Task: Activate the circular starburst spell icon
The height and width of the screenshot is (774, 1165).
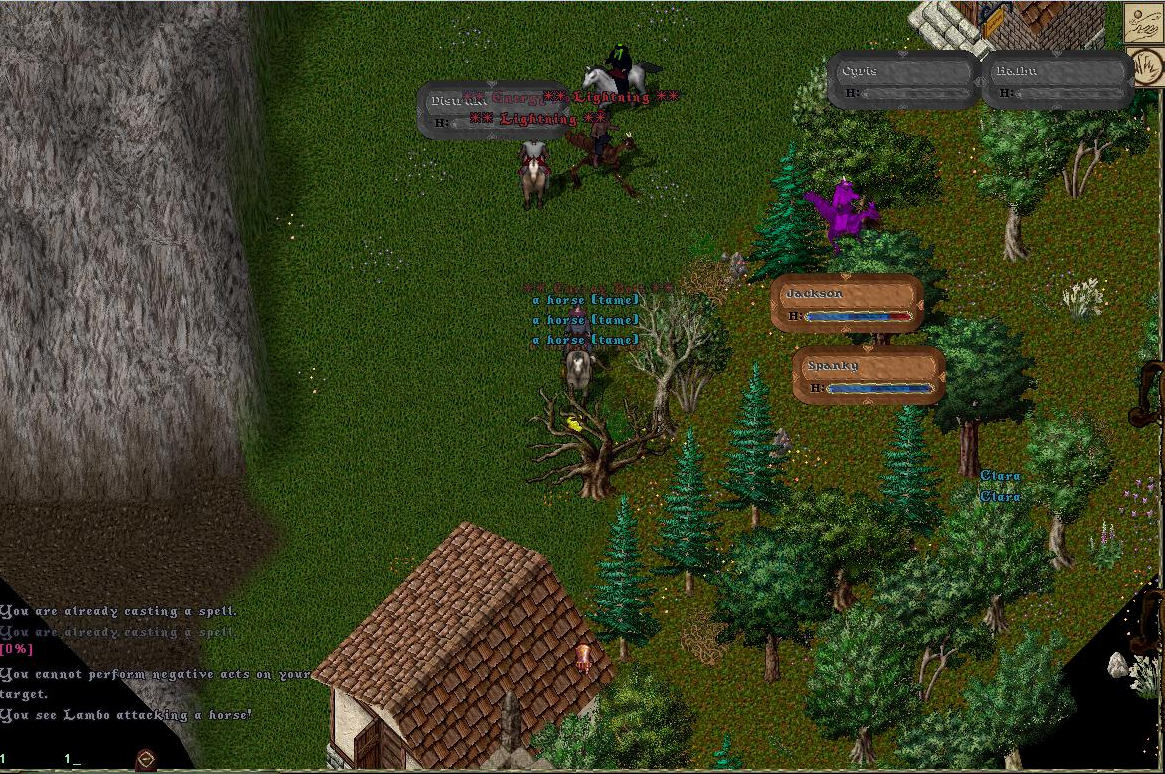Action: [1147, 68]
